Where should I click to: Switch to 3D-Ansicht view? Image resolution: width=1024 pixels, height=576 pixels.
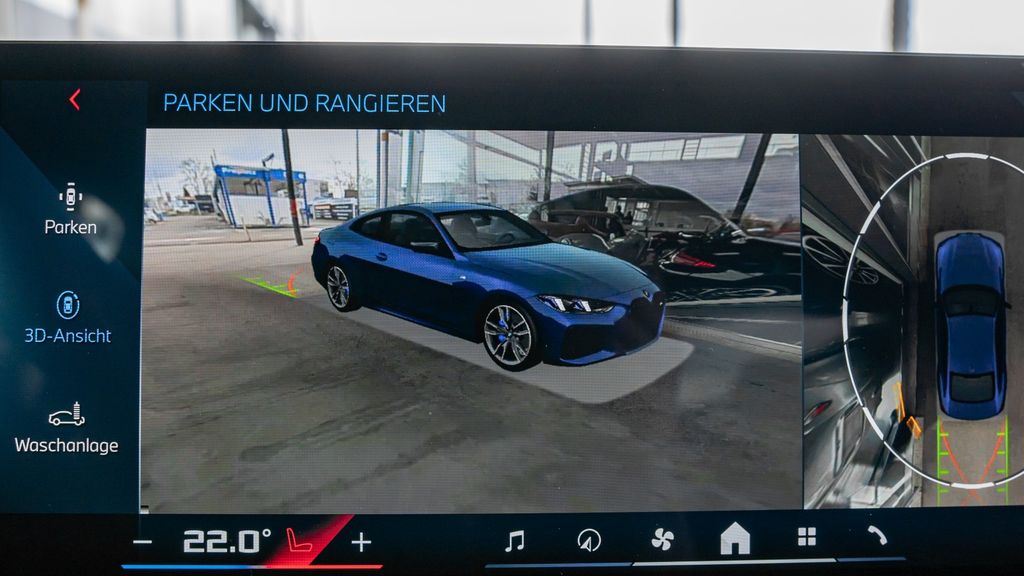coord(67,318)
